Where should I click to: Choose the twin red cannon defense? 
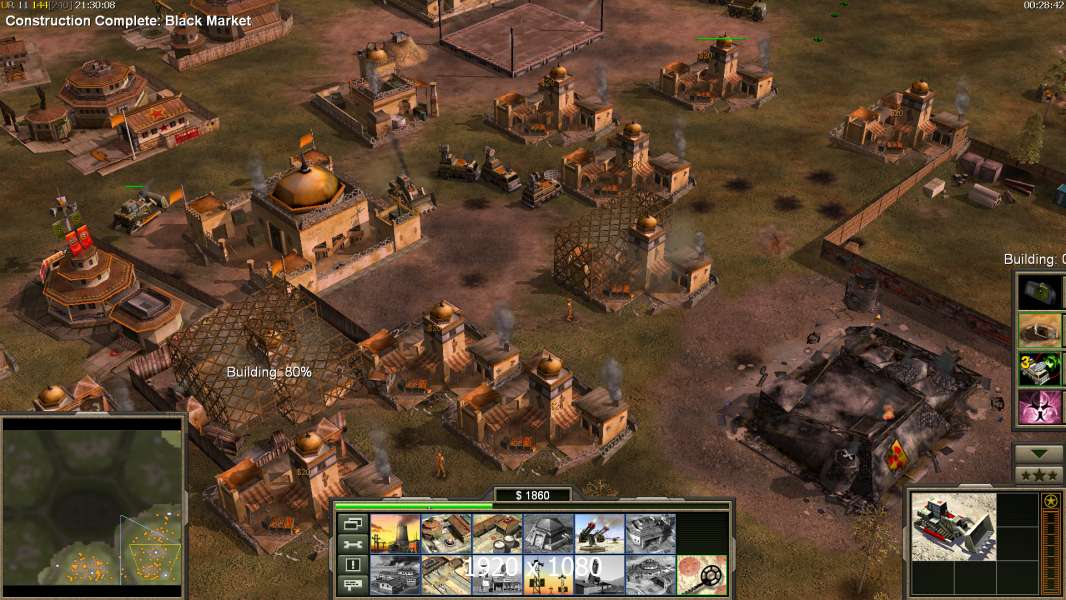click(599, 534)
